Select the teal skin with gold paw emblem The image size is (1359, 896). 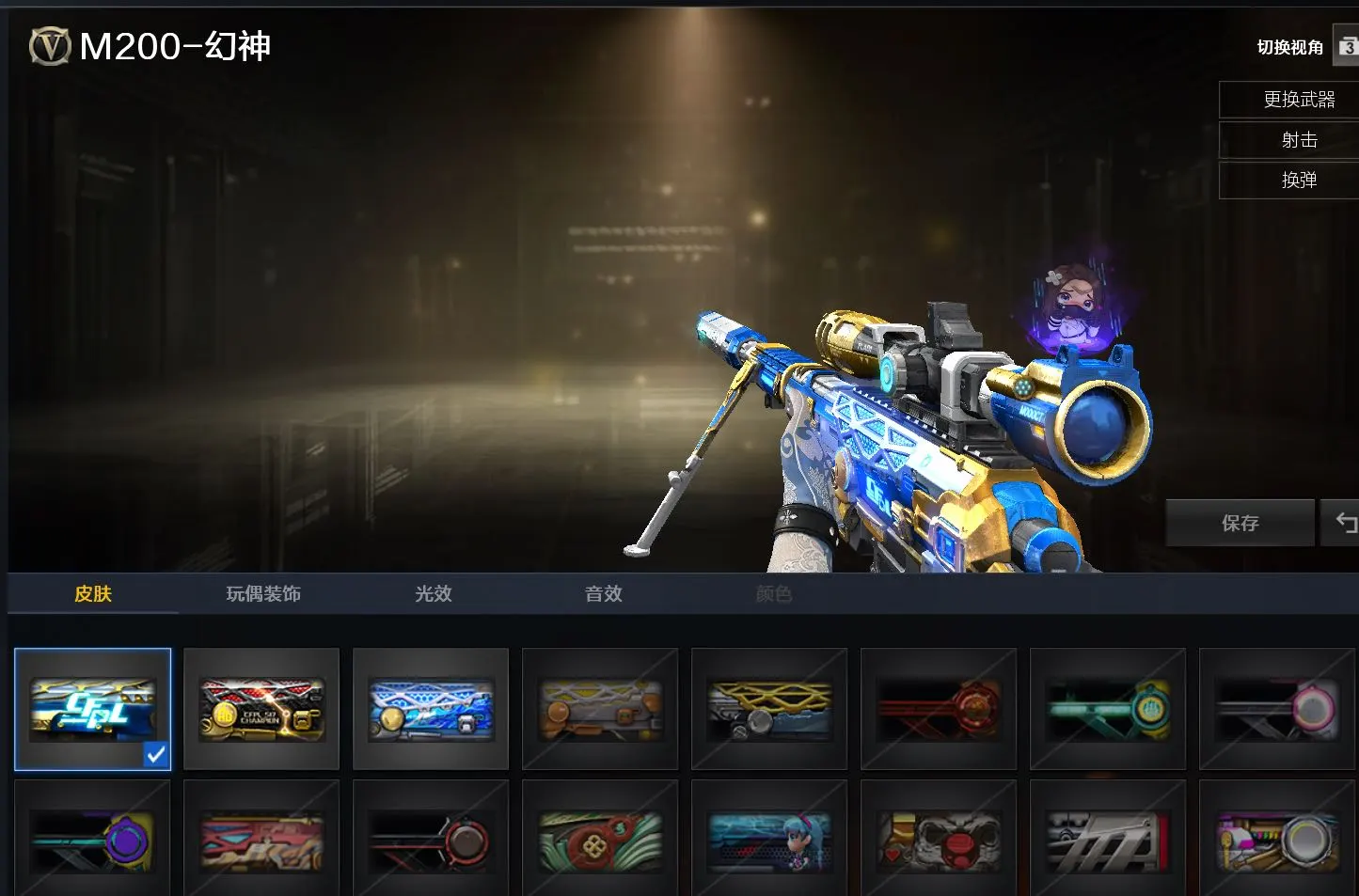(x=1108, y=709)
